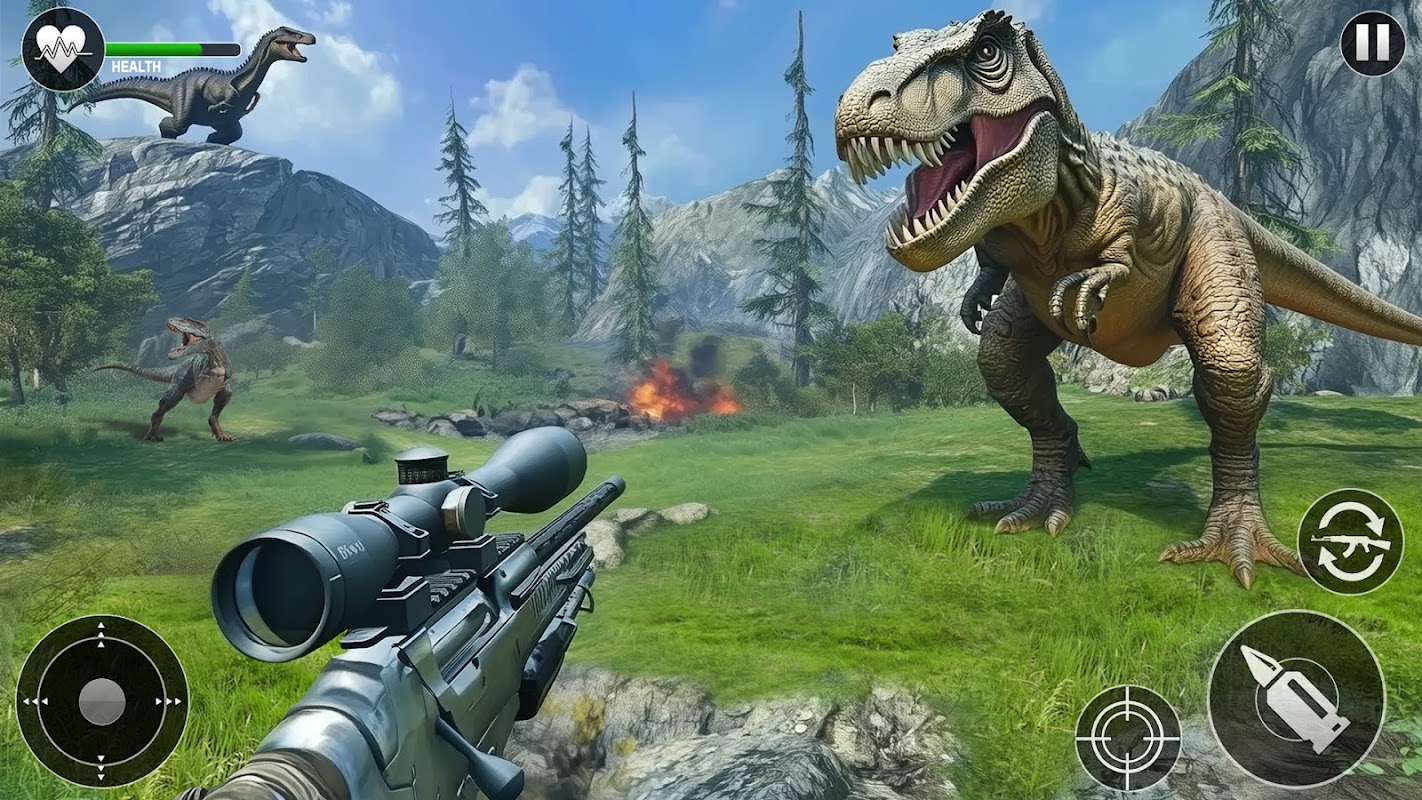Screen dimensions: 1422x800
Task: Tap the weapon swap rifle icon
Action: (1349, 542)
